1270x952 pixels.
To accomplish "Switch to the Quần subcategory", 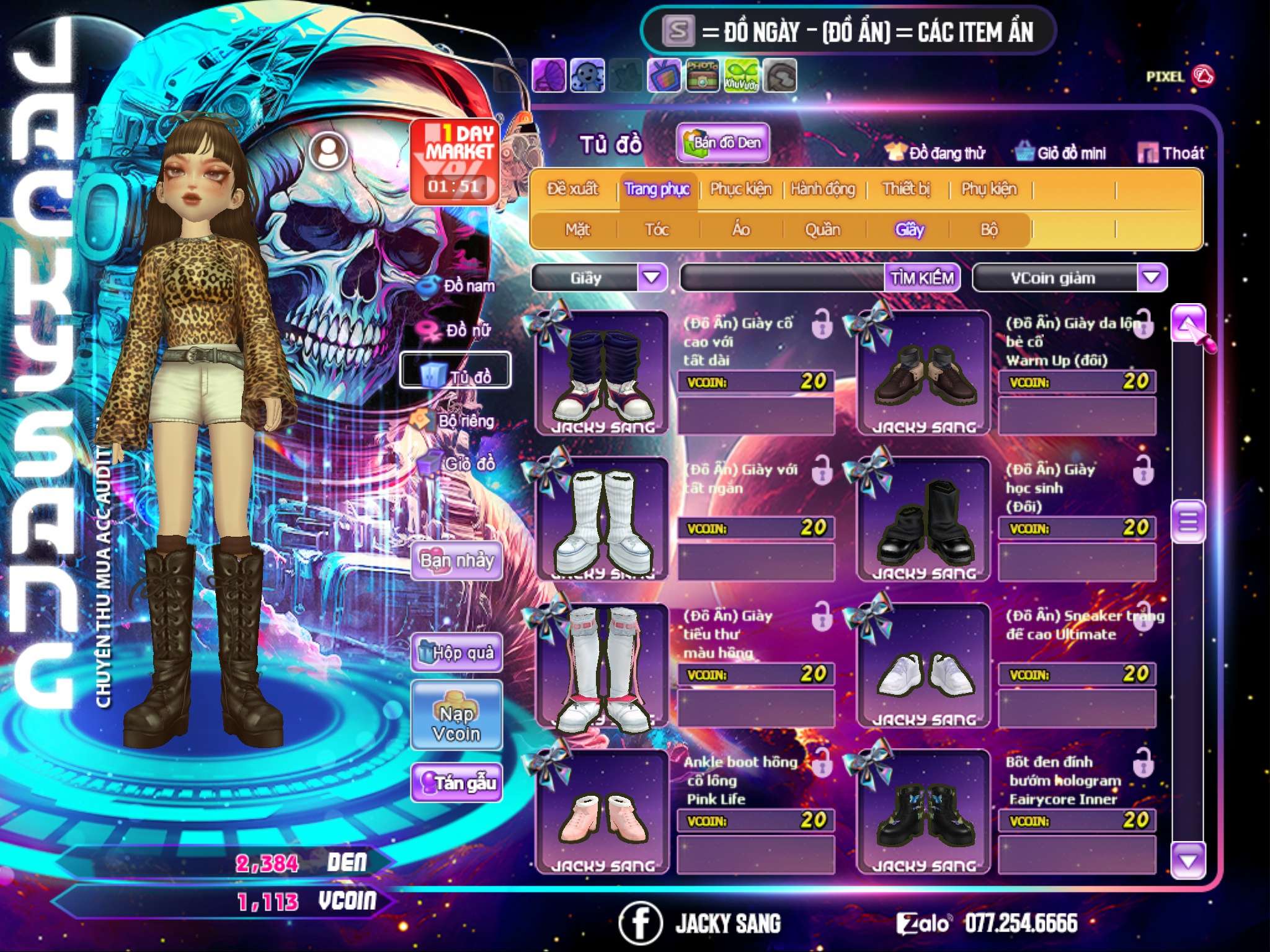I will 822,230.
